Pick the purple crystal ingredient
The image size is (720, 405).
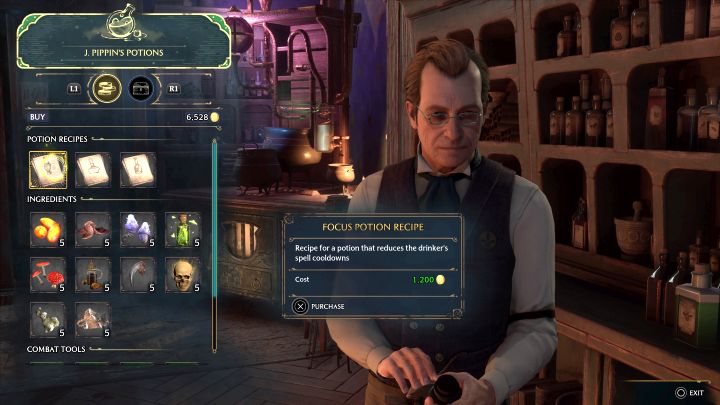(x=137, y=229)
